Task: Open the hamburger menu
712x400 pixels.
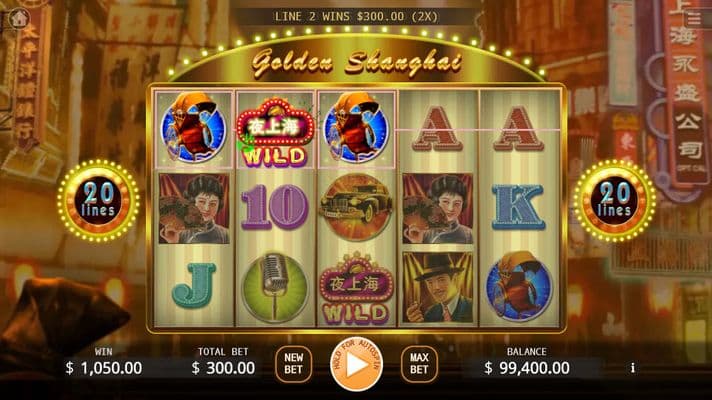Action: [694, 18]
